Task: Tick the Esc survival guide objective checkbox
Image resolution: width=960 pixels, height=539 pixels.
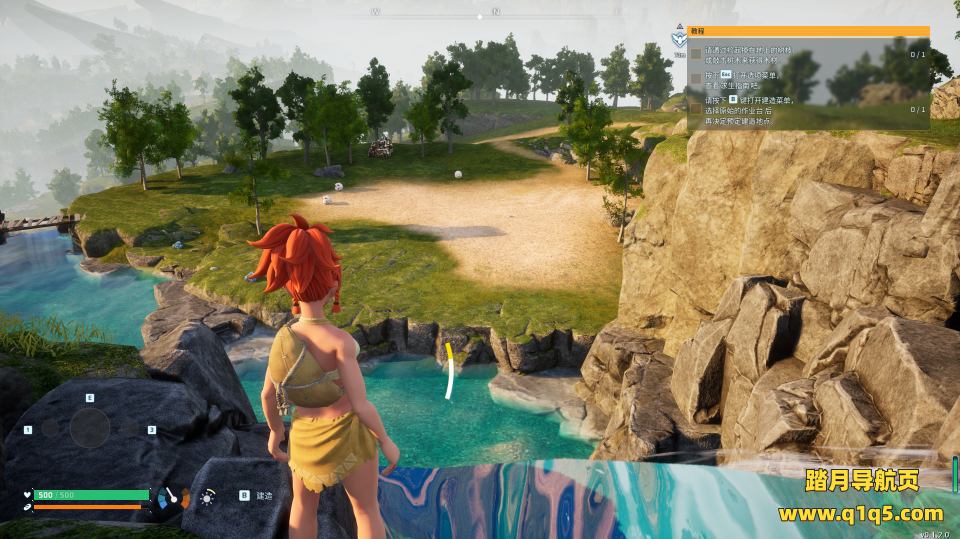Action: pos(696,78)
